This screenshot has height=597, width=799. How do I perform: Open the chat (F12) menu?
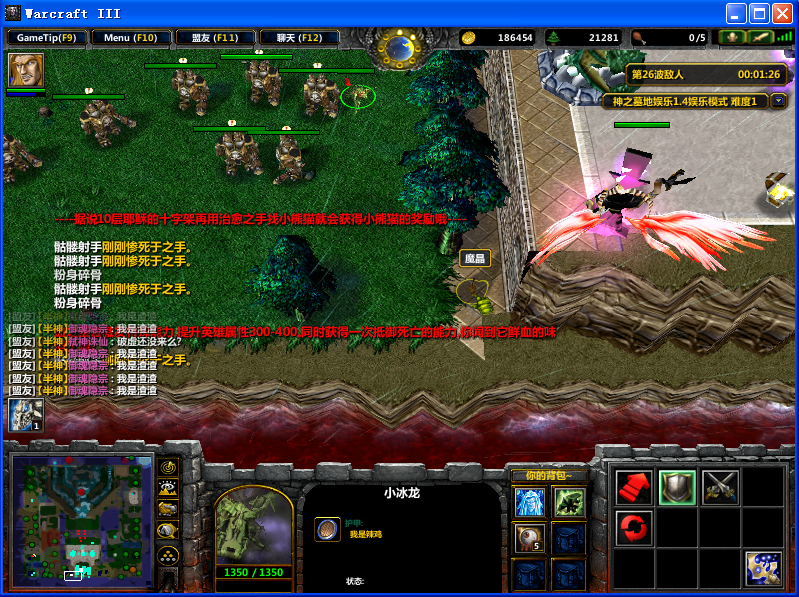[299, 38]
